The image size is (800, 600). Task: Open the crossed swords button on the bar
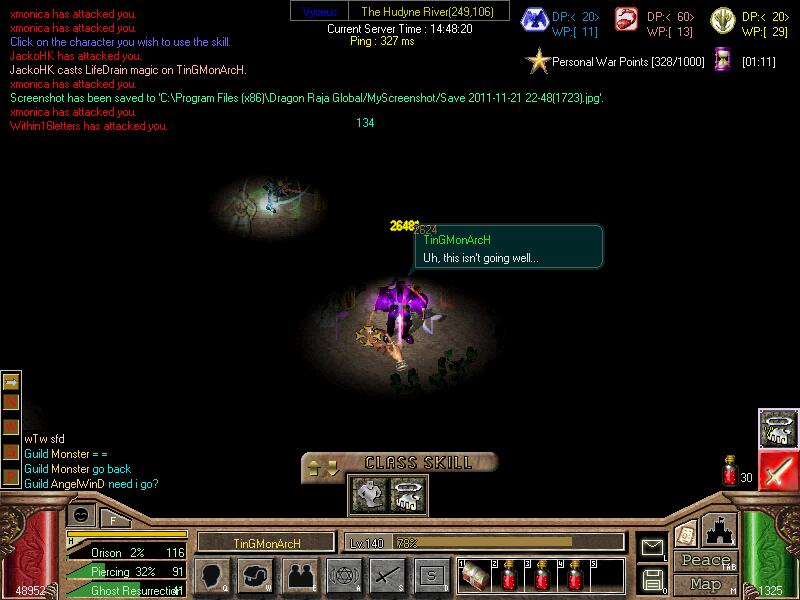coord(387,575)
